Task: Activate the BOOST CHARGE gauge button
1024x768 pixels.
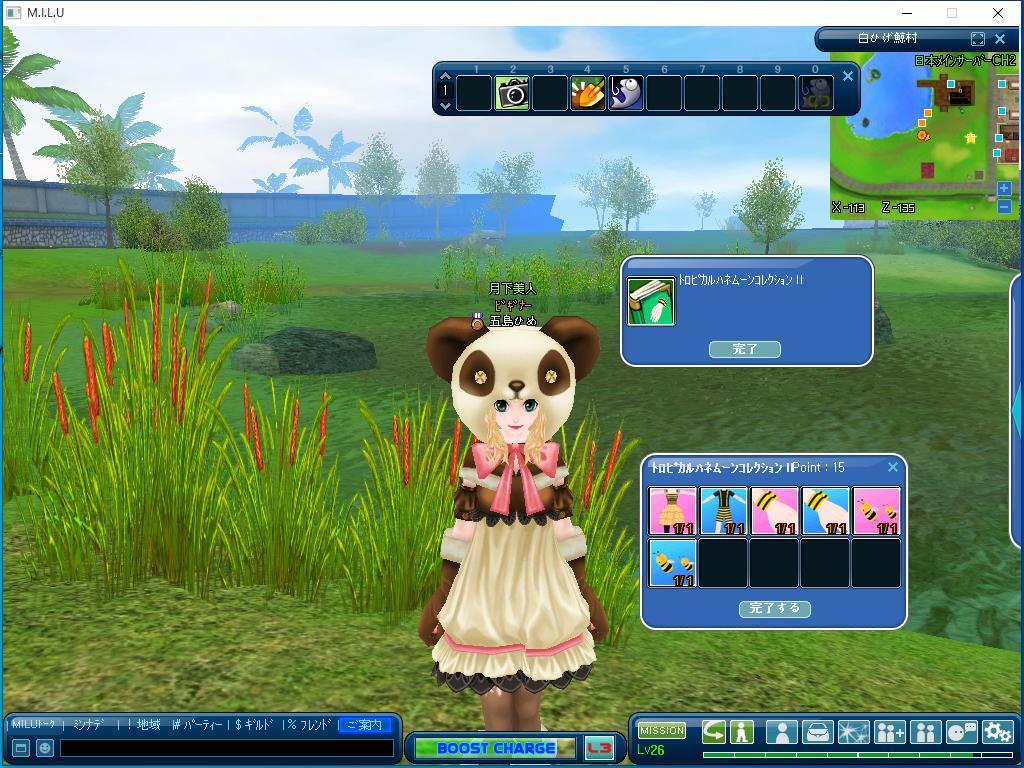Action: [x=495, y=748]
